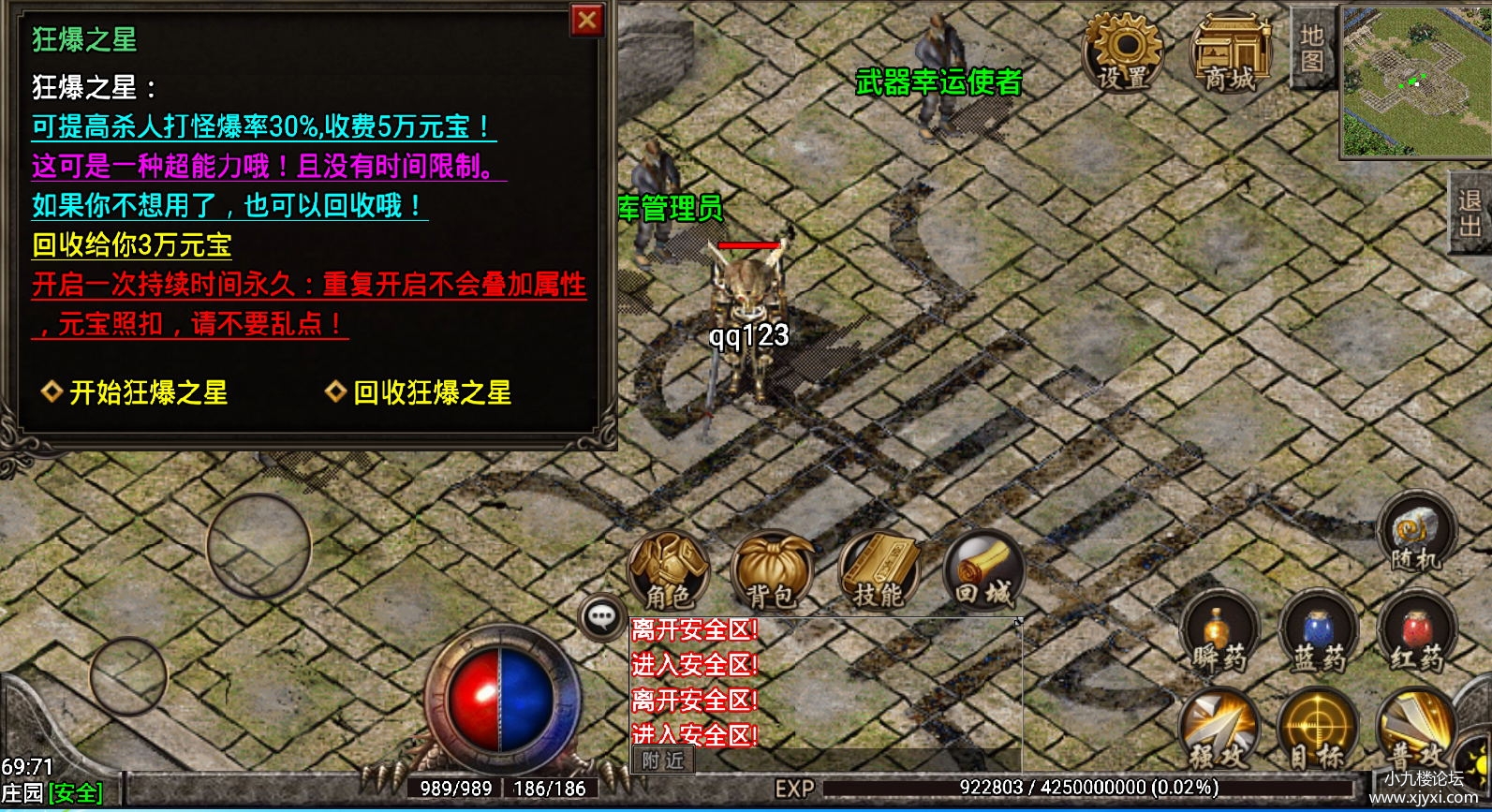Open the 商城 shop menu
The height and width of the screenshot is (812, 1492).
pyautogui.click(x=1233, y=49)
